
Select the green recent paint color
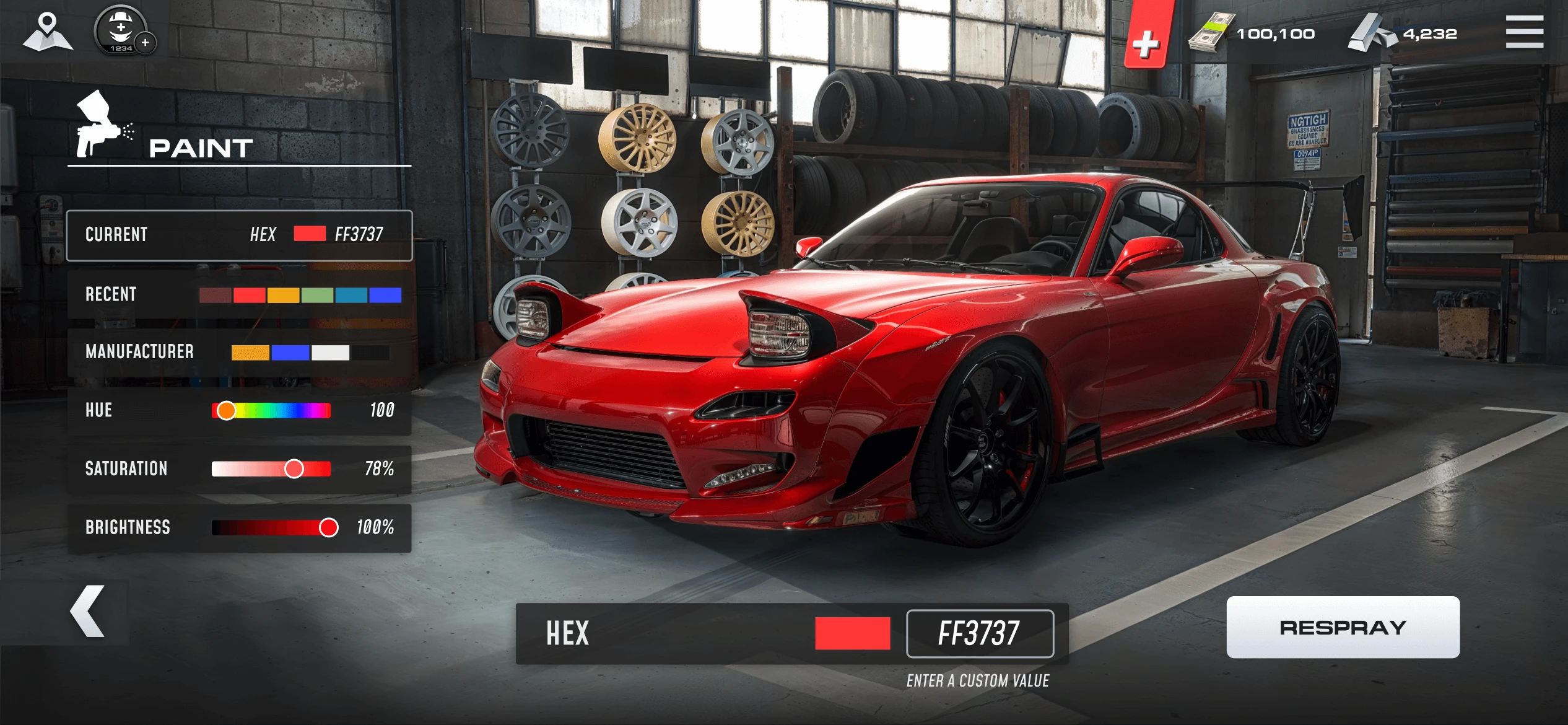tap(316, 295)
